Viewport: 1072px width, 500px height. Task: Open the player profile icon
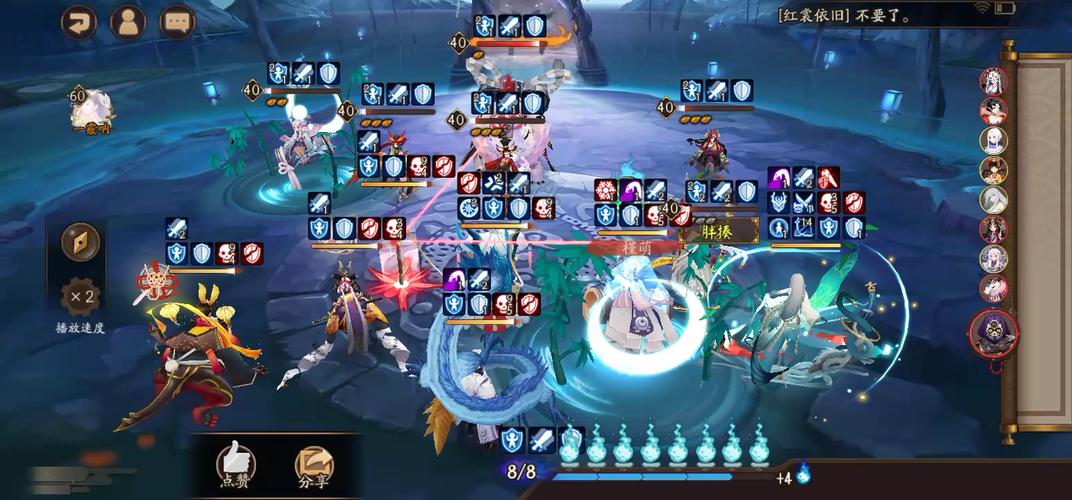(128, 22)
